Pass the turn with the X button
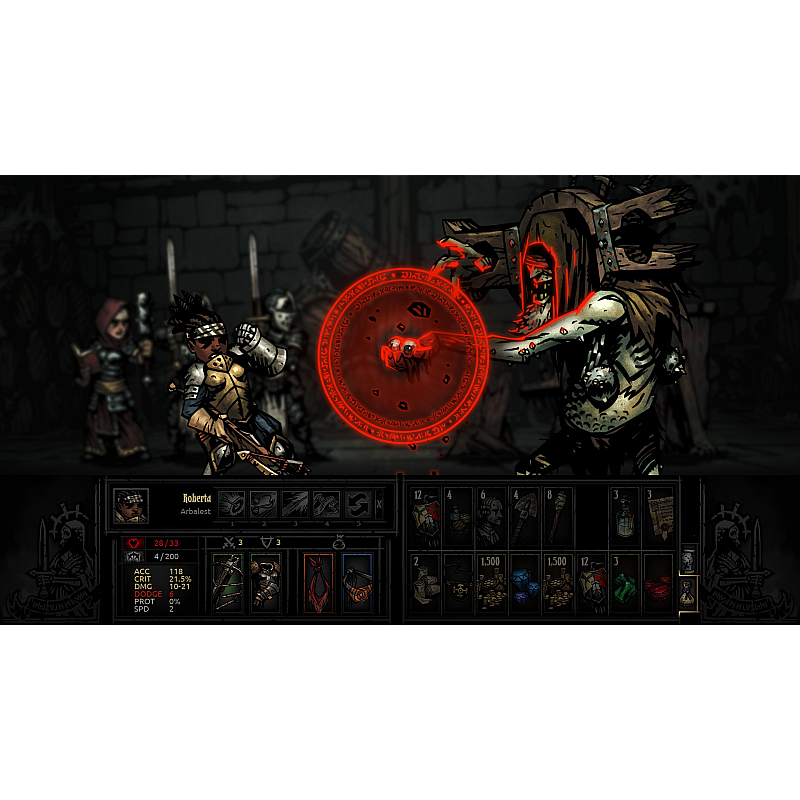 (x=379, y=504)
